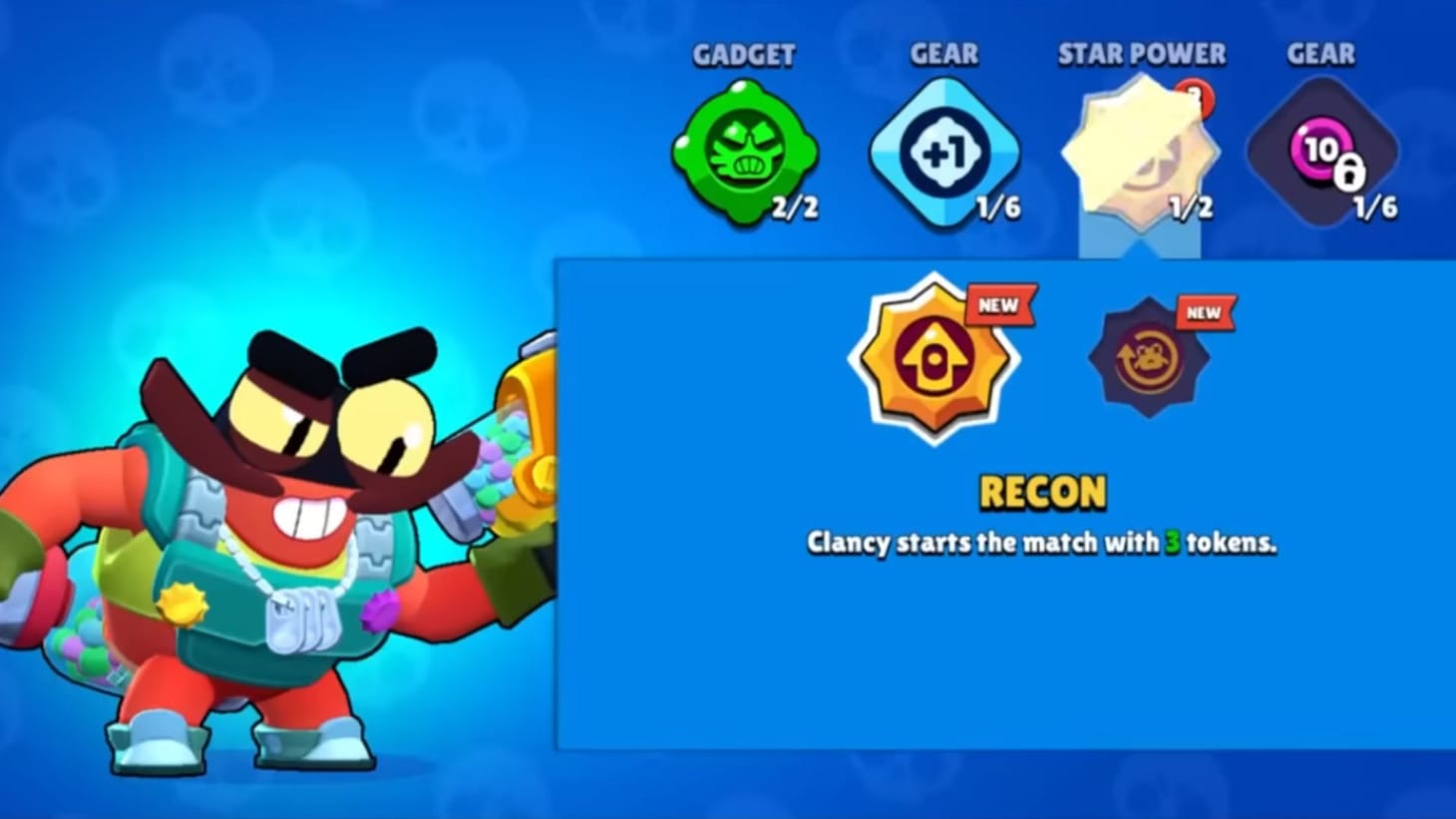This screenshot has width=1456, height=819.
Task: Tap the RECON title text
Action: coord(1041,491)
